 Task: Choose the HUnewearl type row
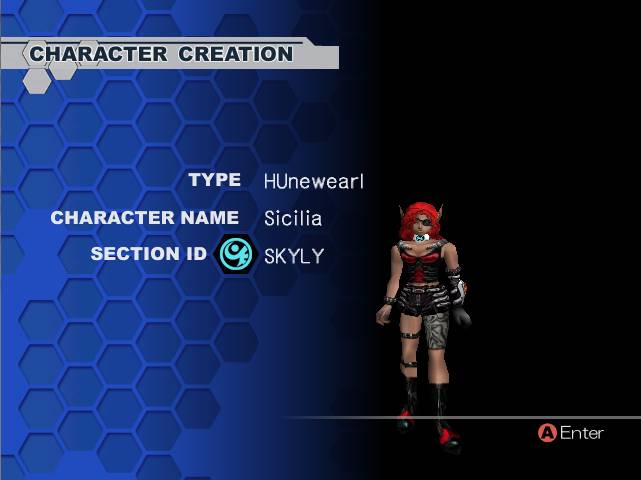[313, 181]
